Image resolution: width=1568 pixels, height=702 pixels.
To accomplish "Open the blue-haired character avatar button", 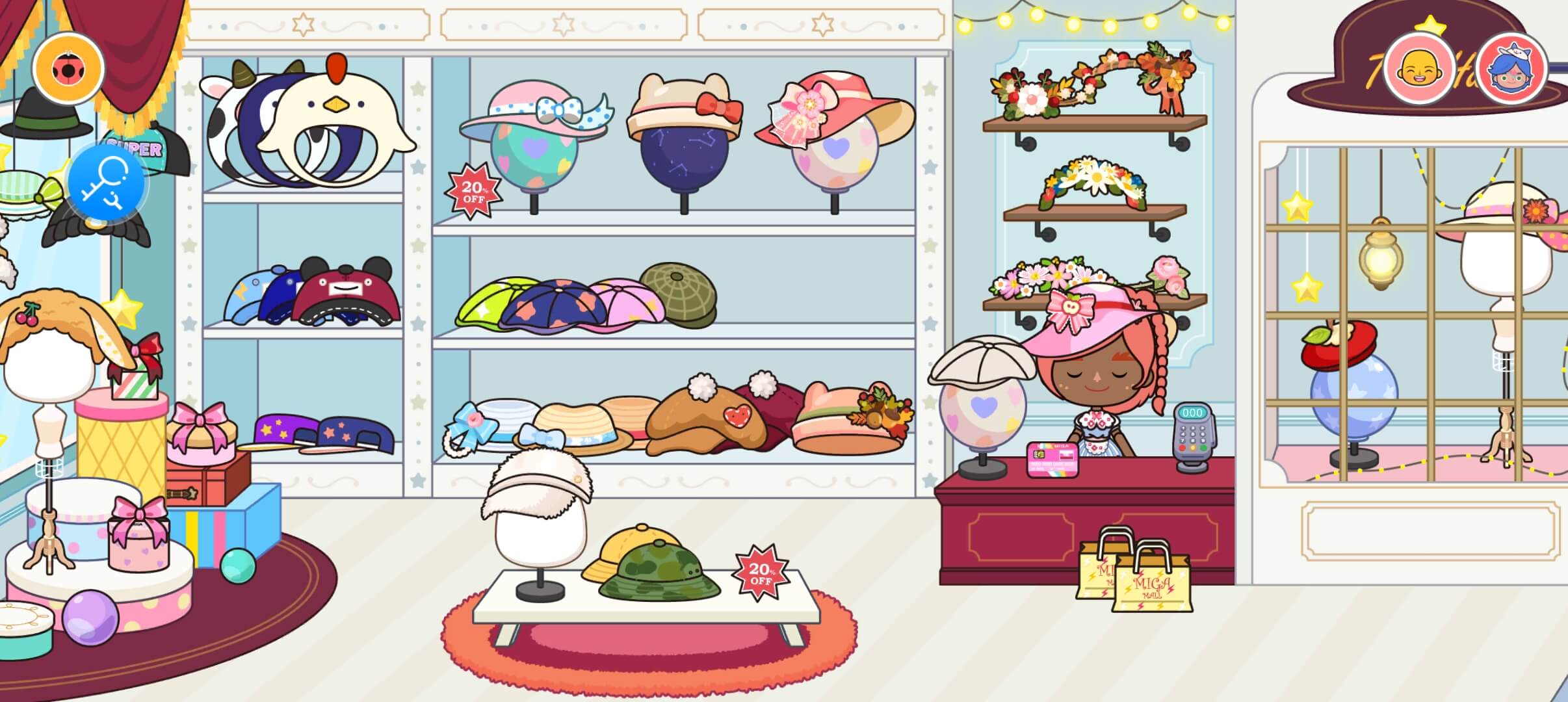I will click(1511, 68).
